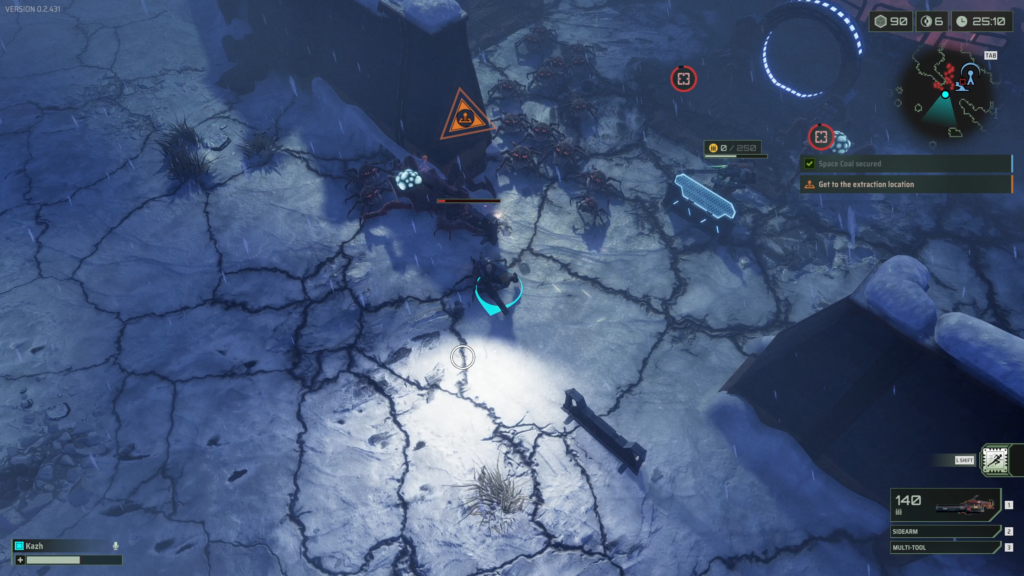Select the primary weapon slot with rifle
1024x576 pixels.
(x=944, y=505)
